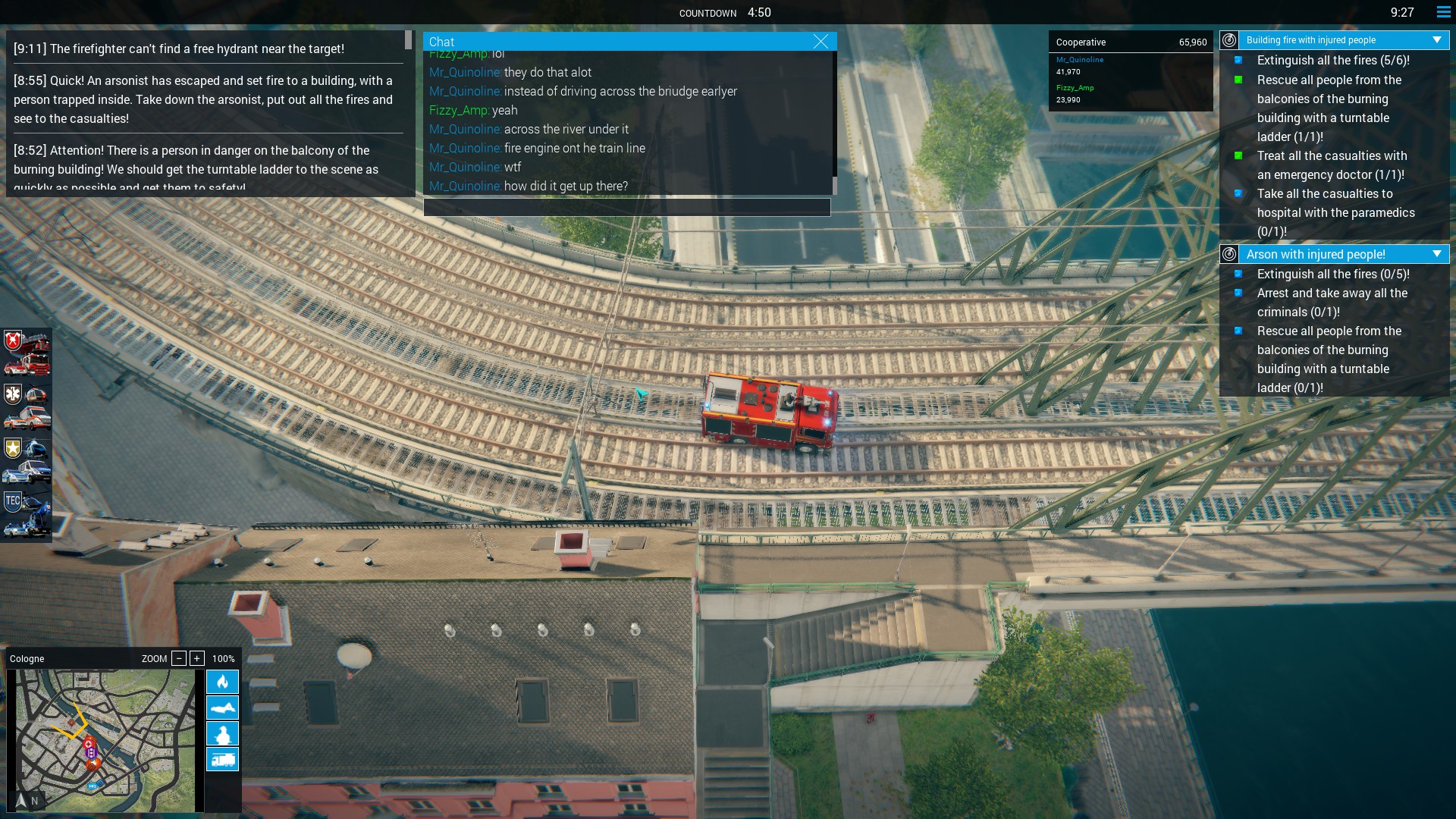Open the police vehicle category

pyautogui.click(x=27, y=460)
